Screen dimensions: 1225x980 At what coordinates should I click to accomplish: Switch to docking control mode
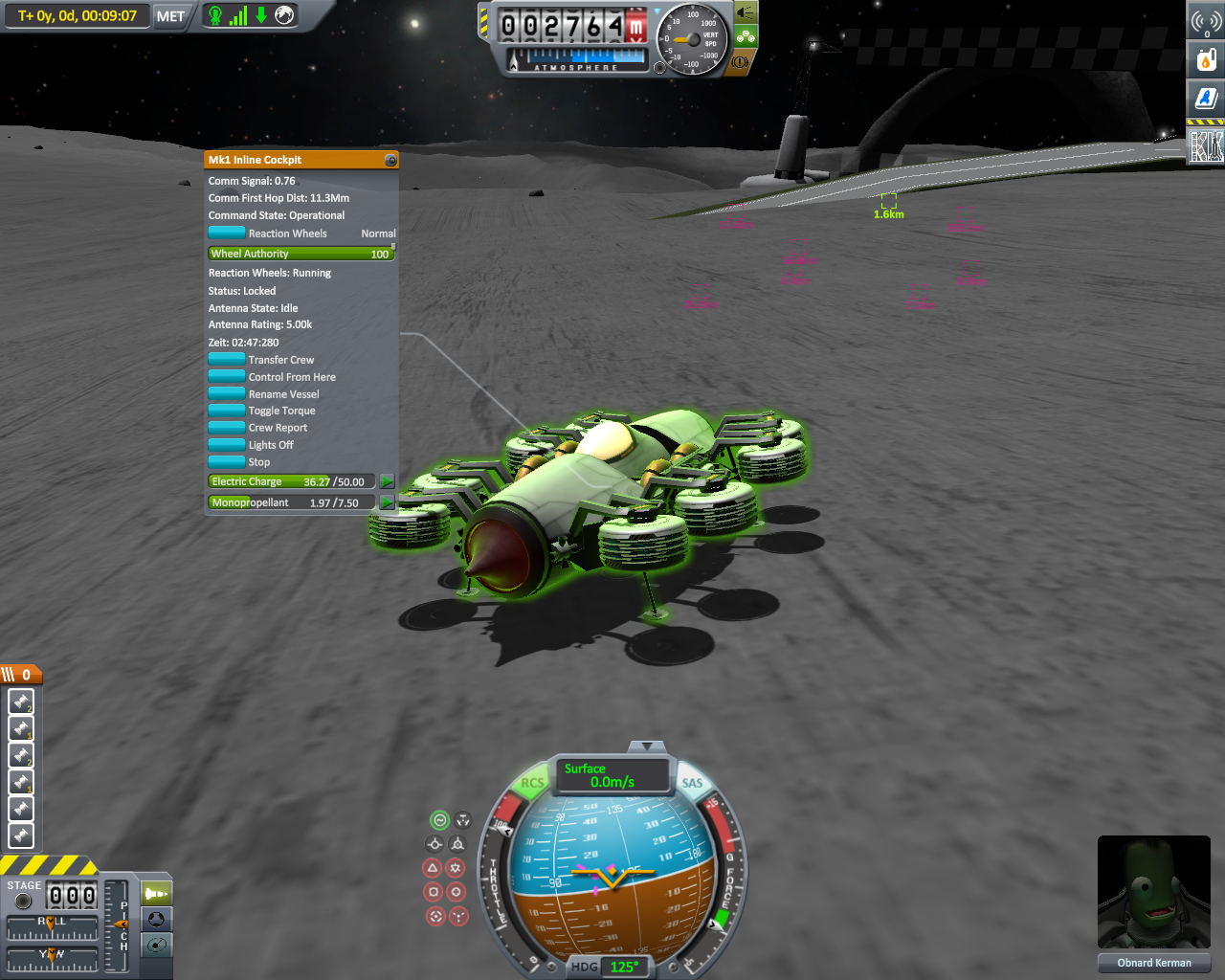tap(157, 920)
